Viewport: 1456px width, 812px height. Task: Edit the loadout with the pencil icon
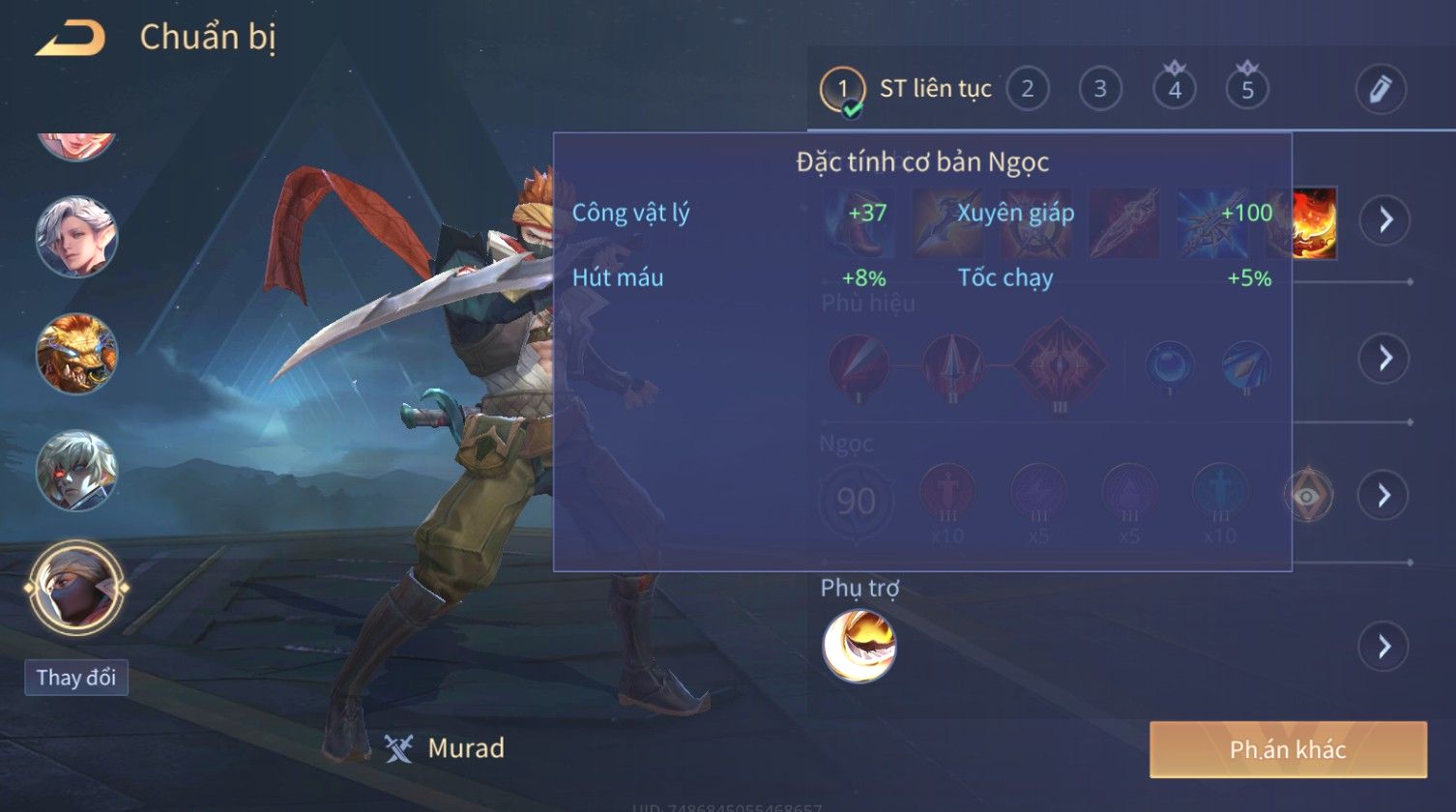click(x=1380, y=90)
